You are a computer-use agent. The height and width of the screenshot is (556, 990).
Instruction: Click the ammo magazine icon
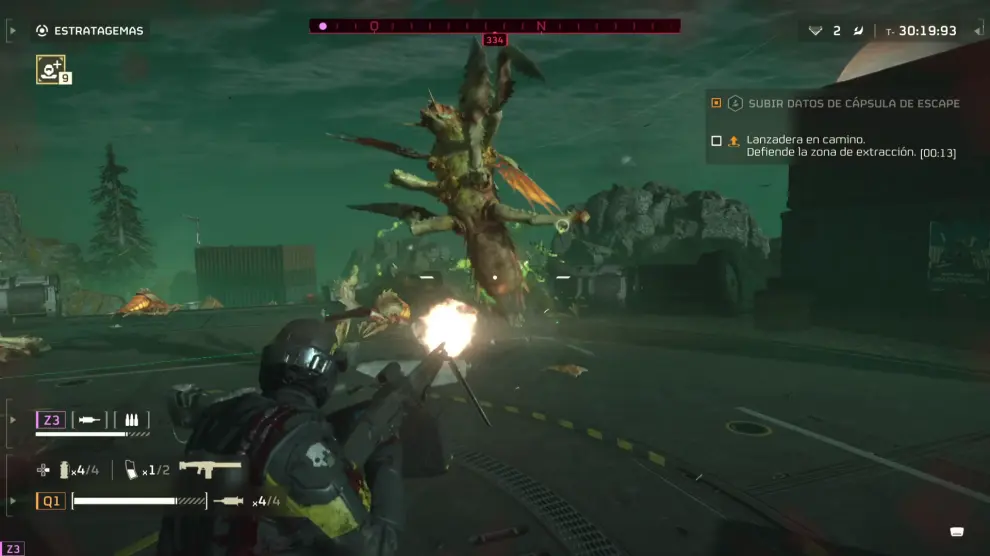[131, 470]
